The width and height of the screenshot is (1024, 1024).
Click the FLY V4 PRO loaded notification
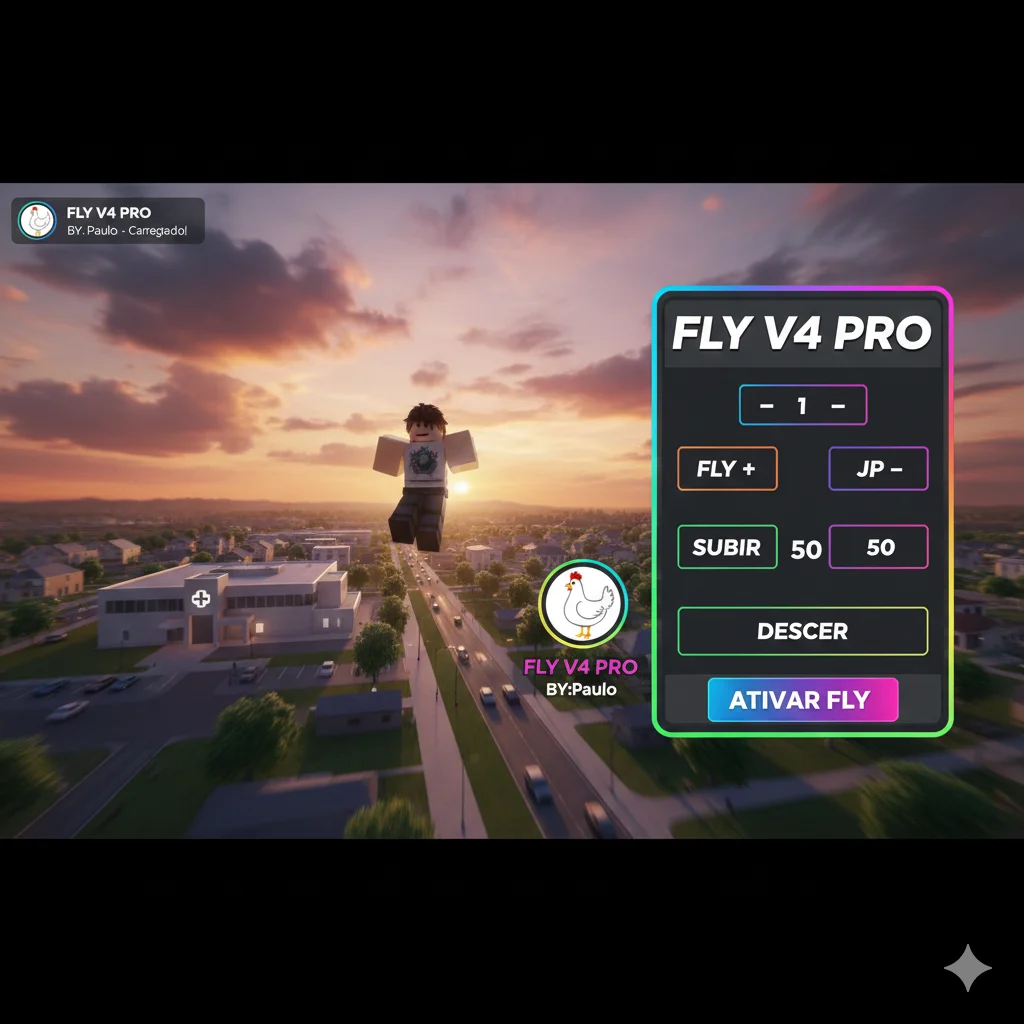(108, 221)
